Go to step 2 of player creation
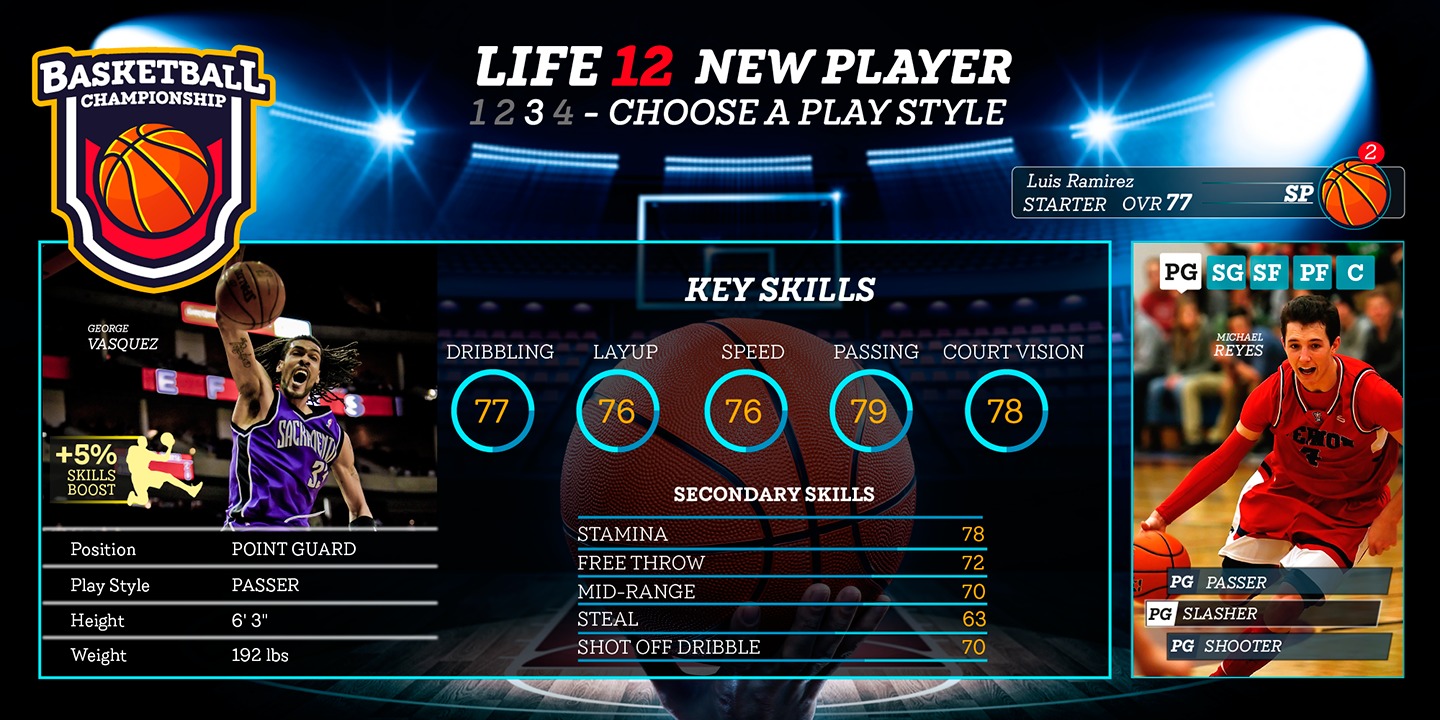 pyautogui.click(x=504, y=113)
